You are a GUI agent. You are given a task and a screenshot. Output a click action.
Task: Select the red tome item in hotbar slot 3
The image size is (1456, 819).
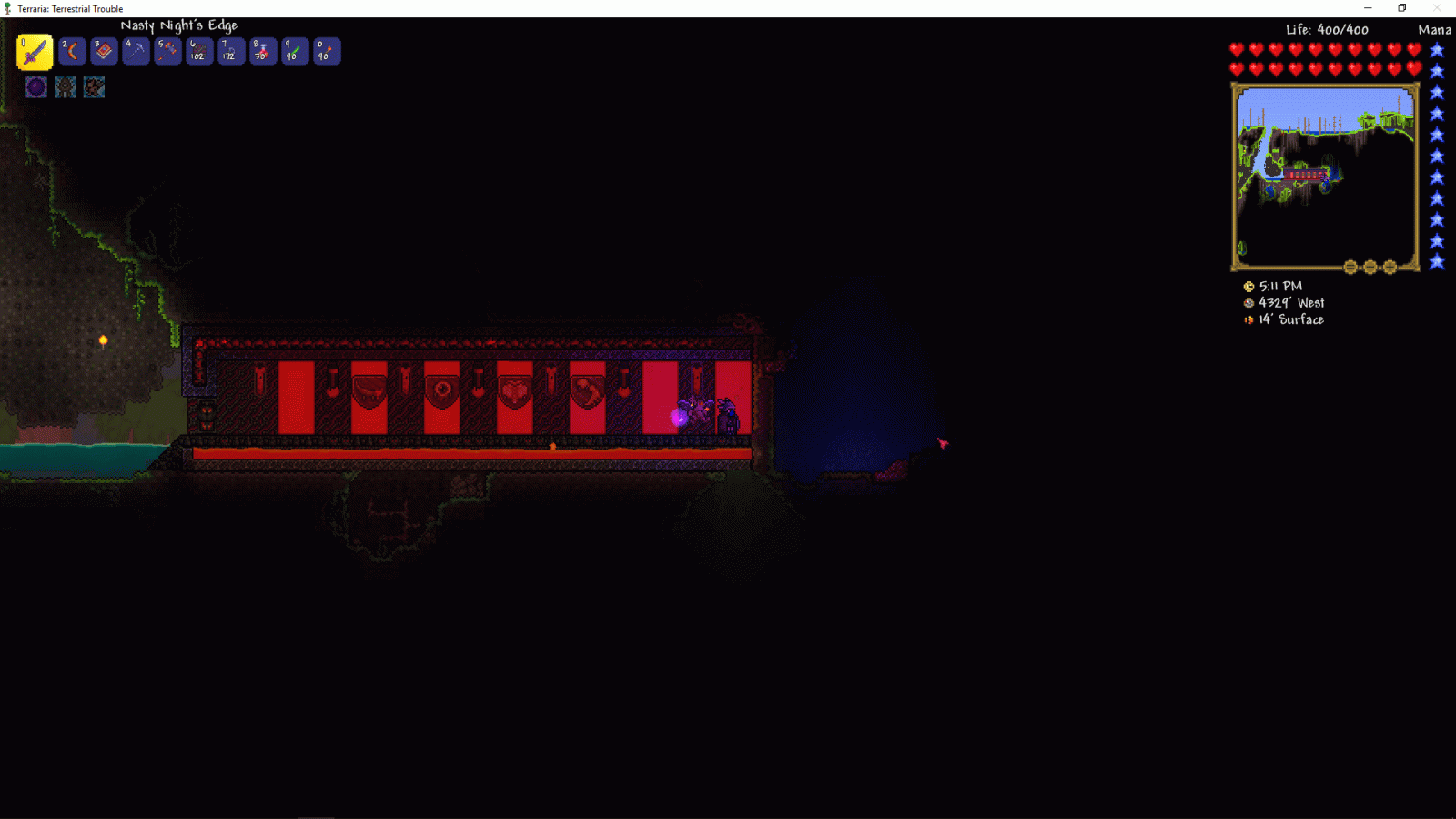[103, 51]
